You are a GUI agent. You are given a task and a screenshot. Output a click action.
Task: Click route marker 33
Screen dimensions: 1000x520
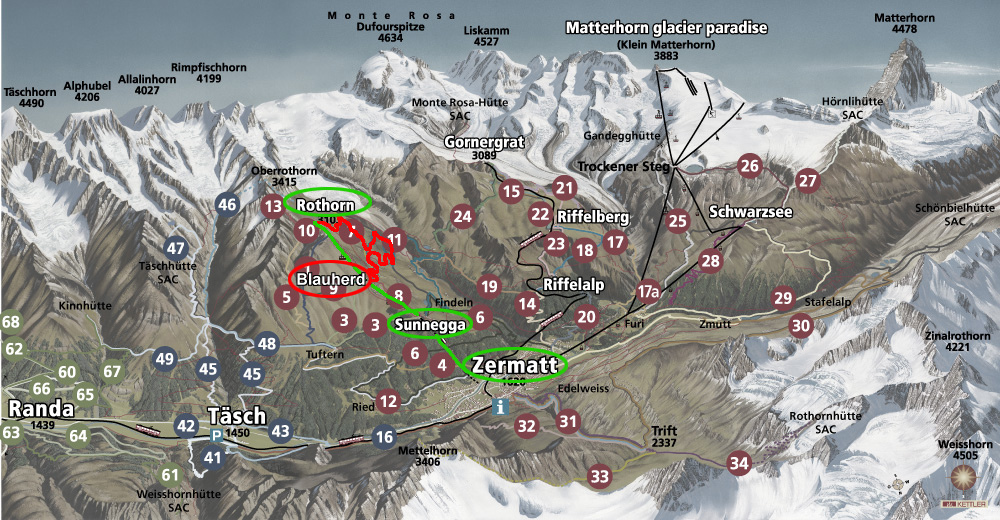click(x=599, y=475)
